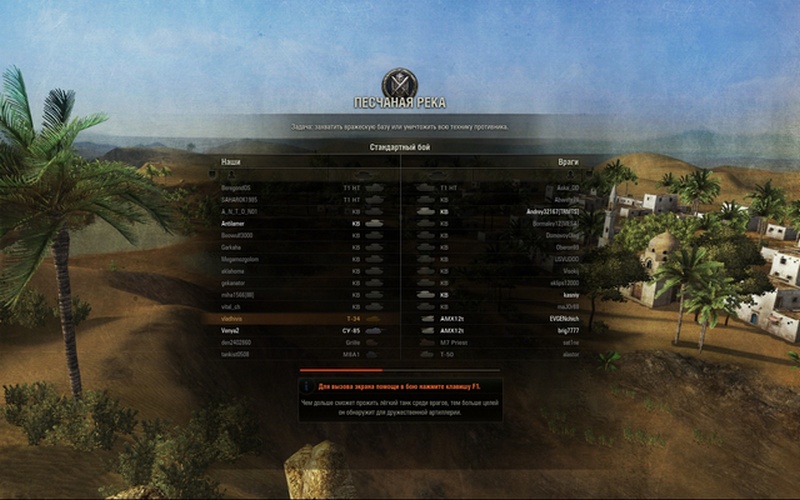Select enemy EVGENchich with the AMX 12t
This screenshot has height=500, width=800.
563,318
